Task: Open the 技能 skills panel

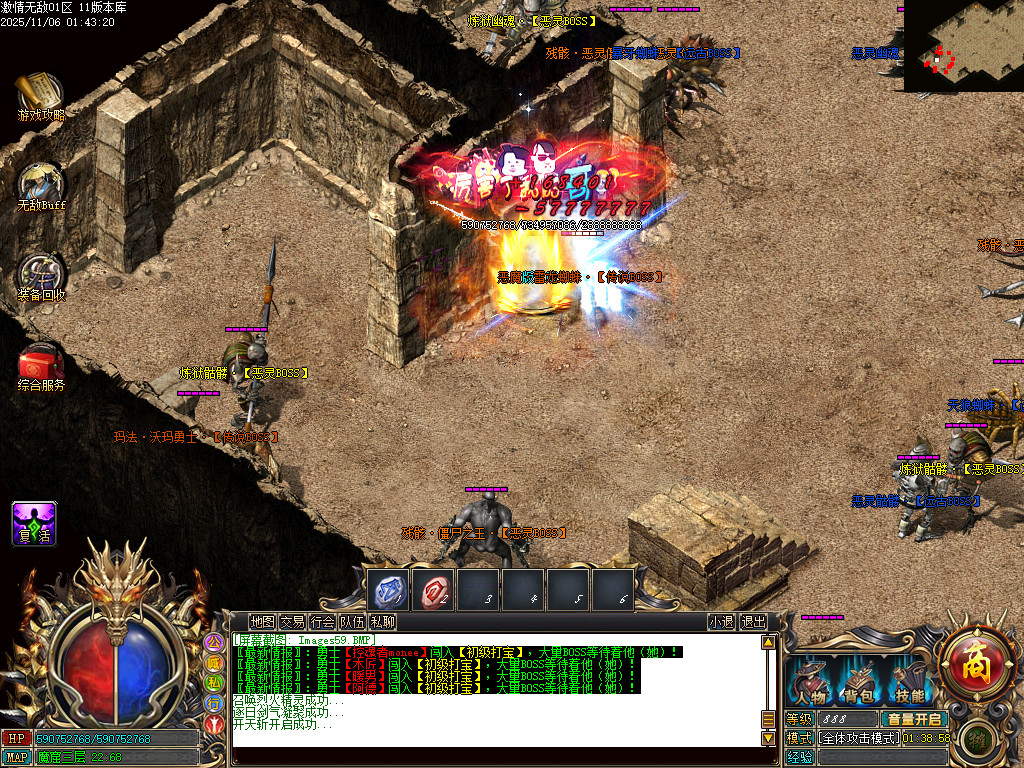Action: point(909,684)
